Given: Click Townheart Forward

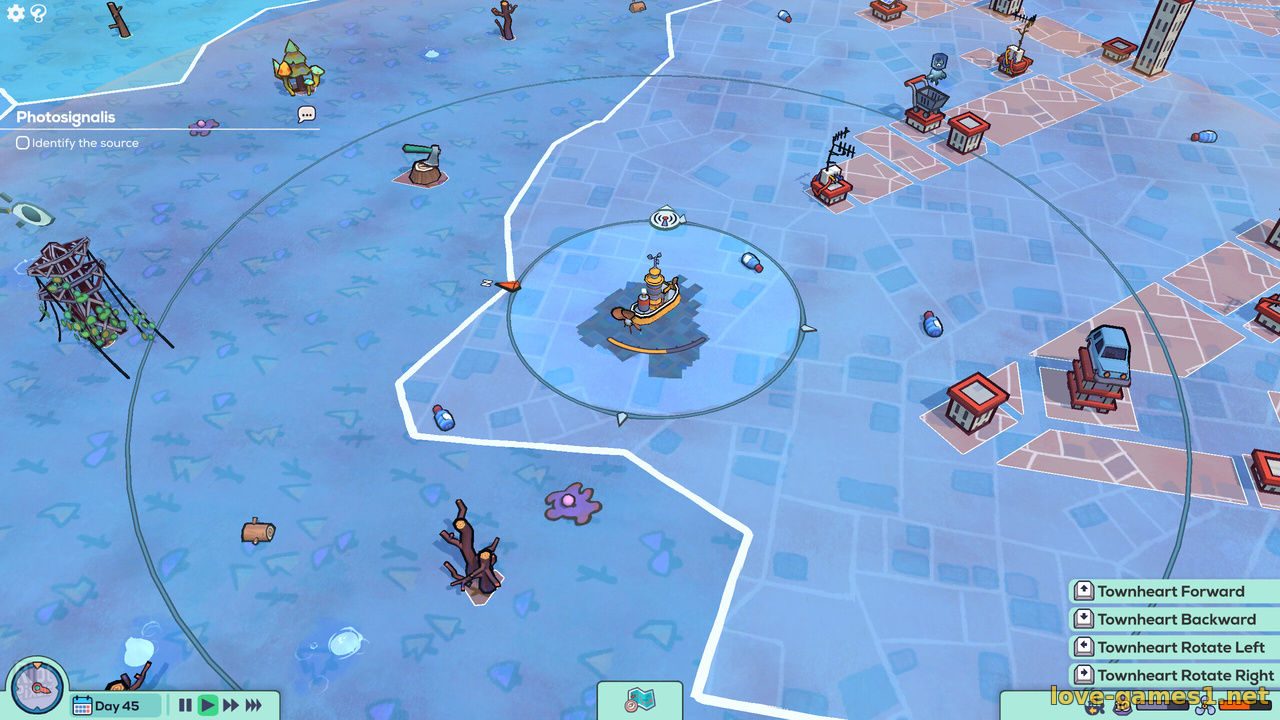Looking at the screenshot, I should (1170, 592).
